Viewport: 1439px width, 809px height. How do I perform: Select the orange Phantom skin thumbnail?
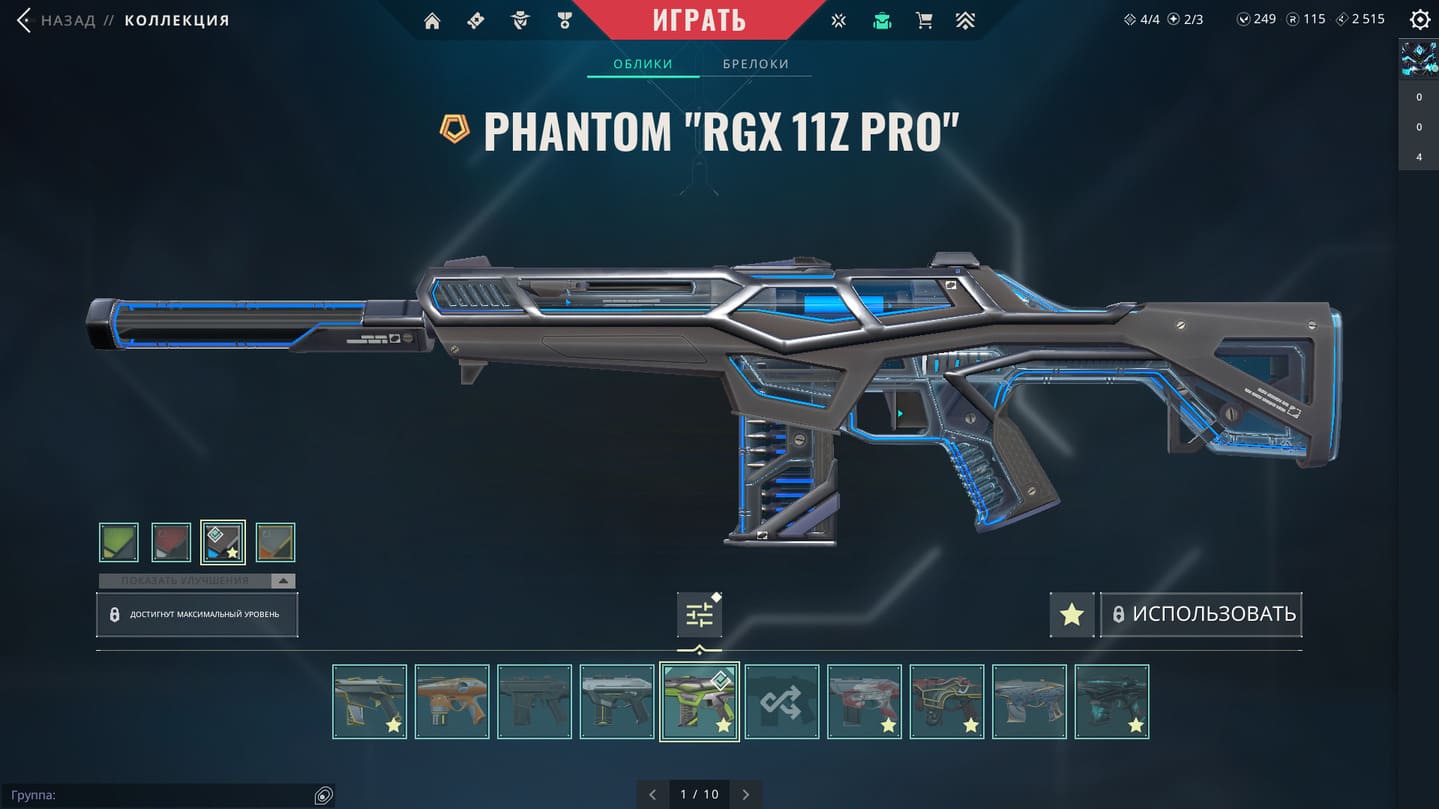tap(452, 702)
